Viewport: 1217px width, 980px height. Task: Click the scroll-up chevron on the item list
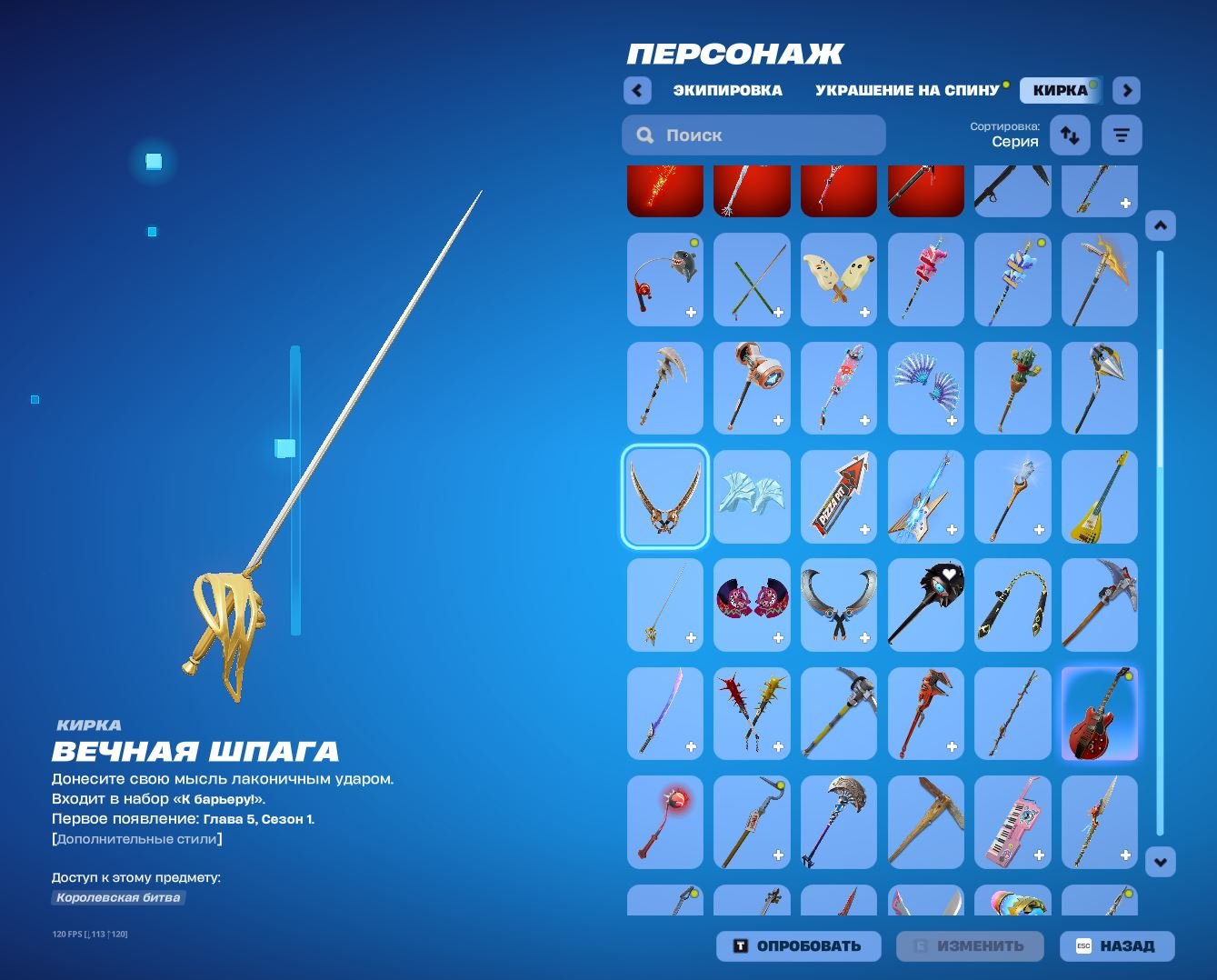click(1161, 225)
